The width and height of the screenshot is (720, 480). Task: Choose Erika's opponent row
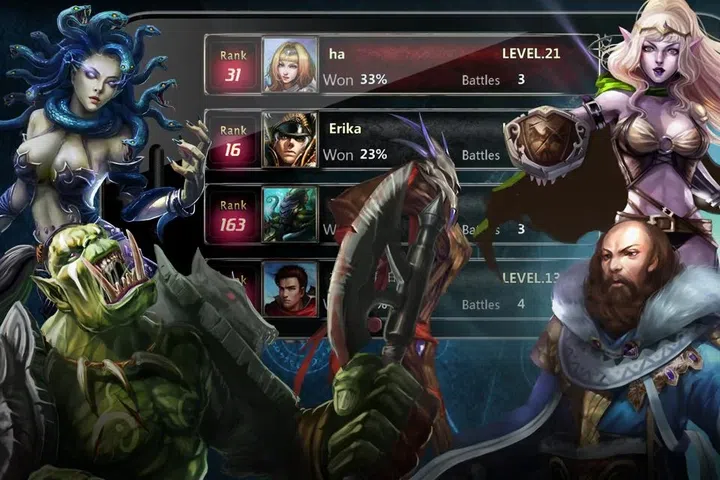tap(400, 140)
